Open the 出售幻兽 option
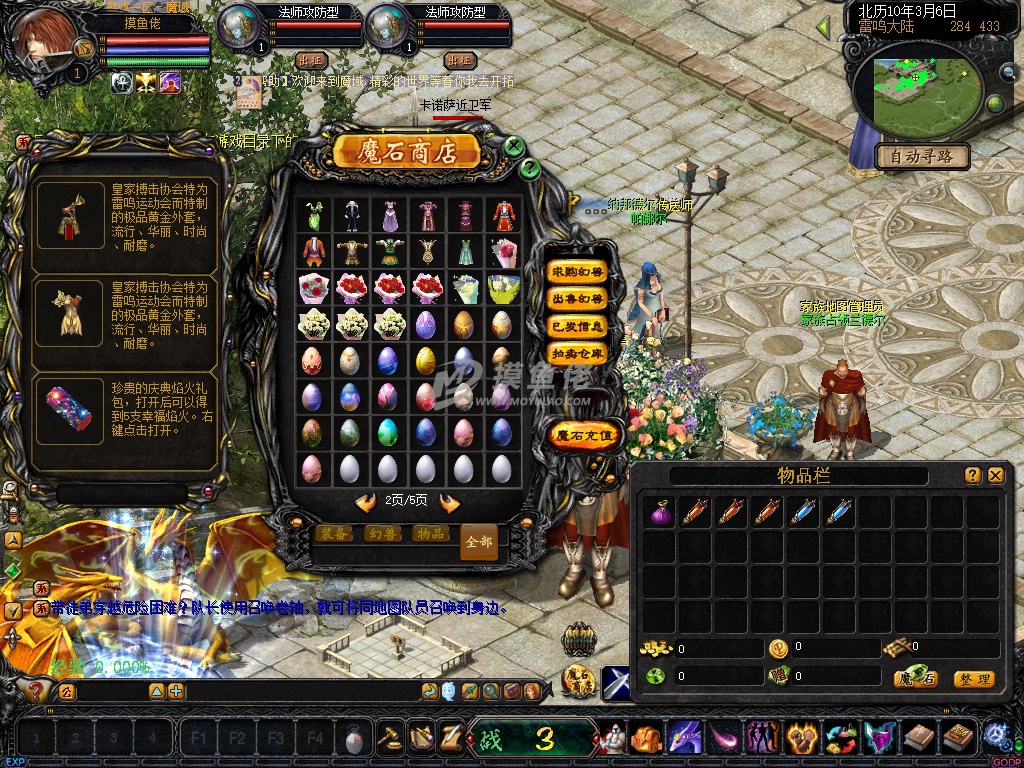Viewport: 1024px width, 768px height. (578, 299)
